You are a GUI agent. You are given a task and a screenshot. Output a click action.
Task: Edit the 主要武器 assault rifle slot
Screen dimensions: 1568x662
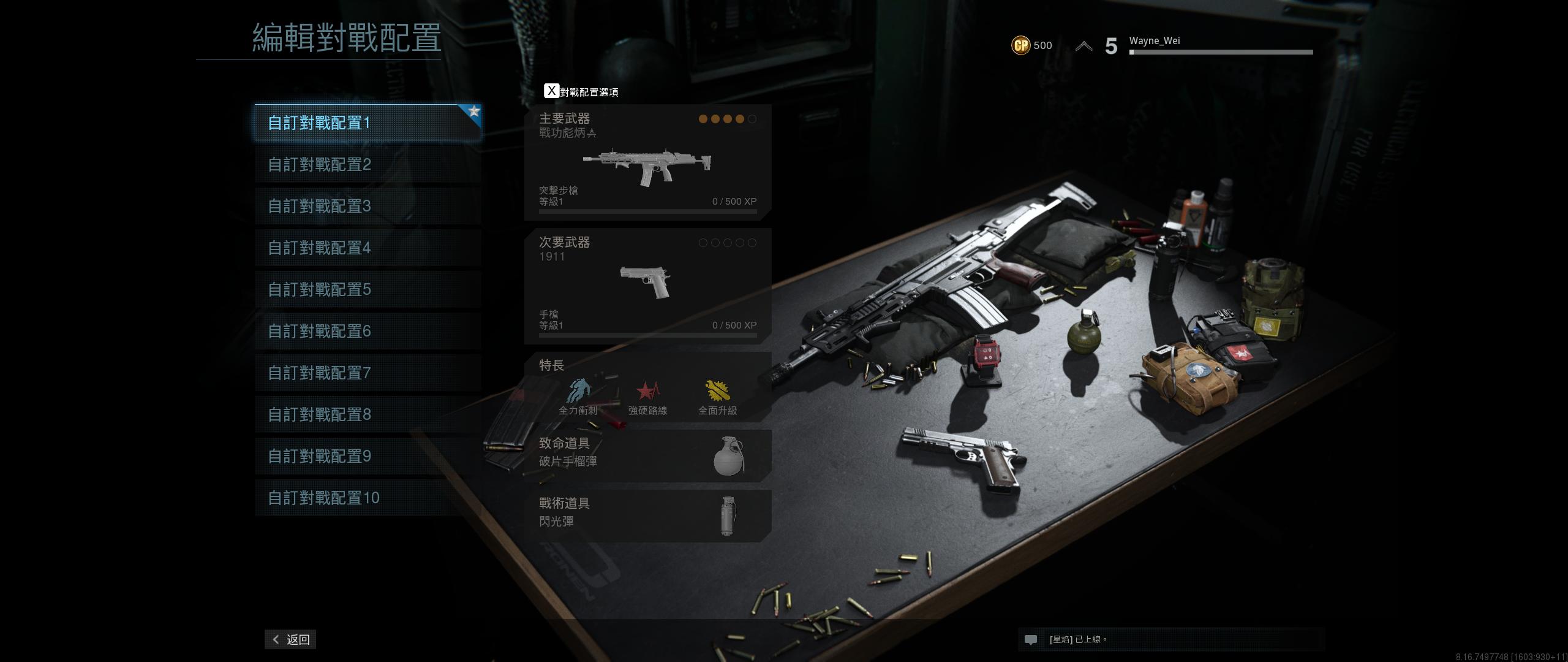pyautogui.click(x=647, y=162)
